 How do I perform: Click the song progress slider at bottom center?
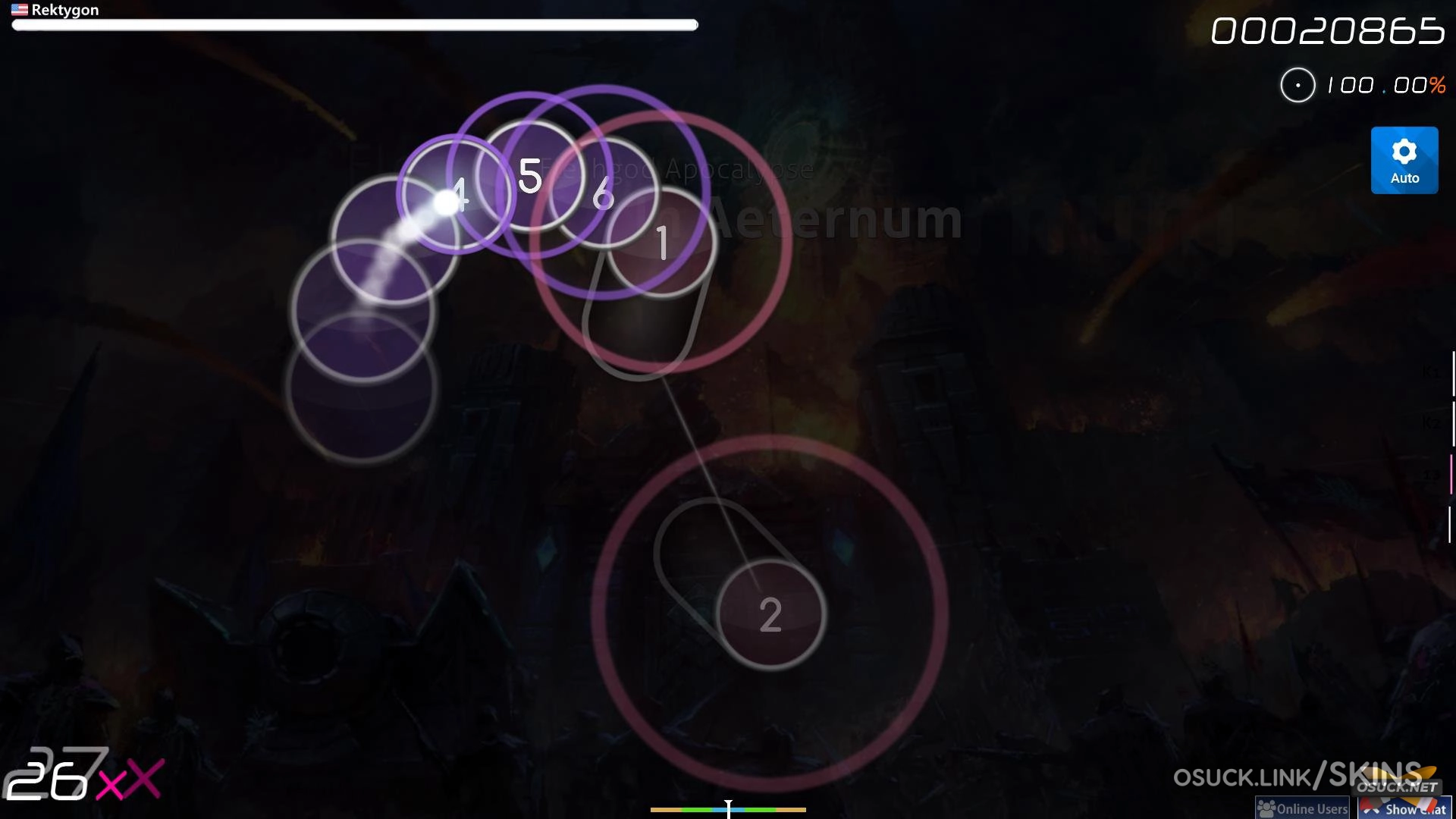[727, 810]
